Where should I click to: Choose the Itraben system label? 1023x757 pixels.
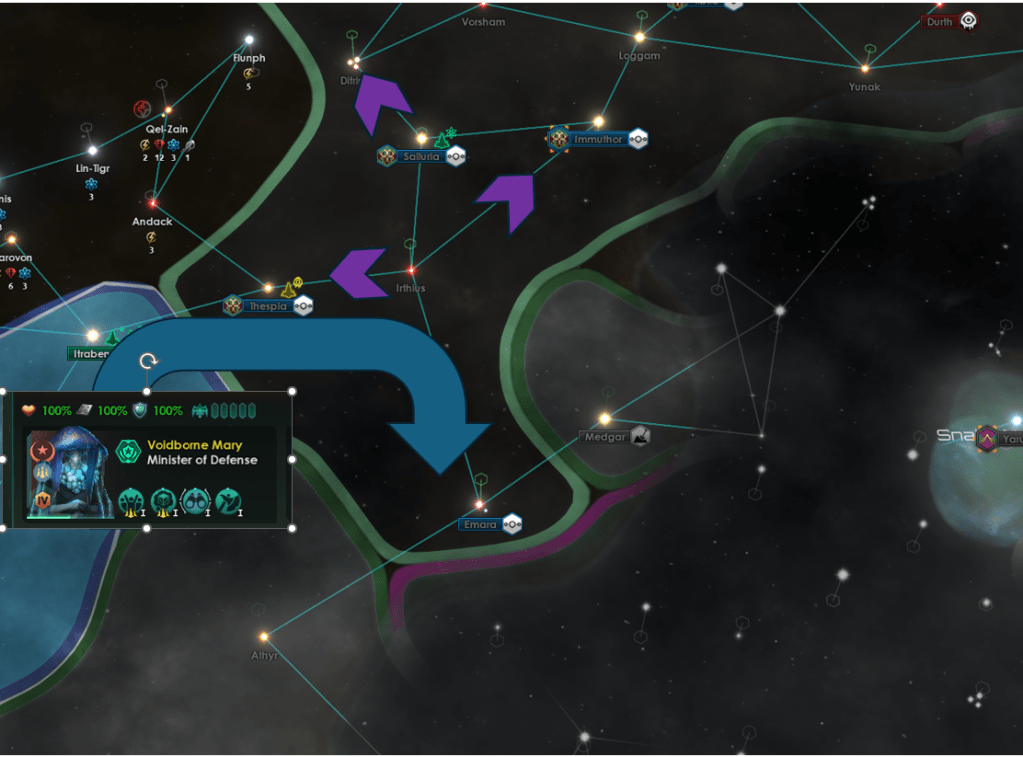[x=88, y=354]
